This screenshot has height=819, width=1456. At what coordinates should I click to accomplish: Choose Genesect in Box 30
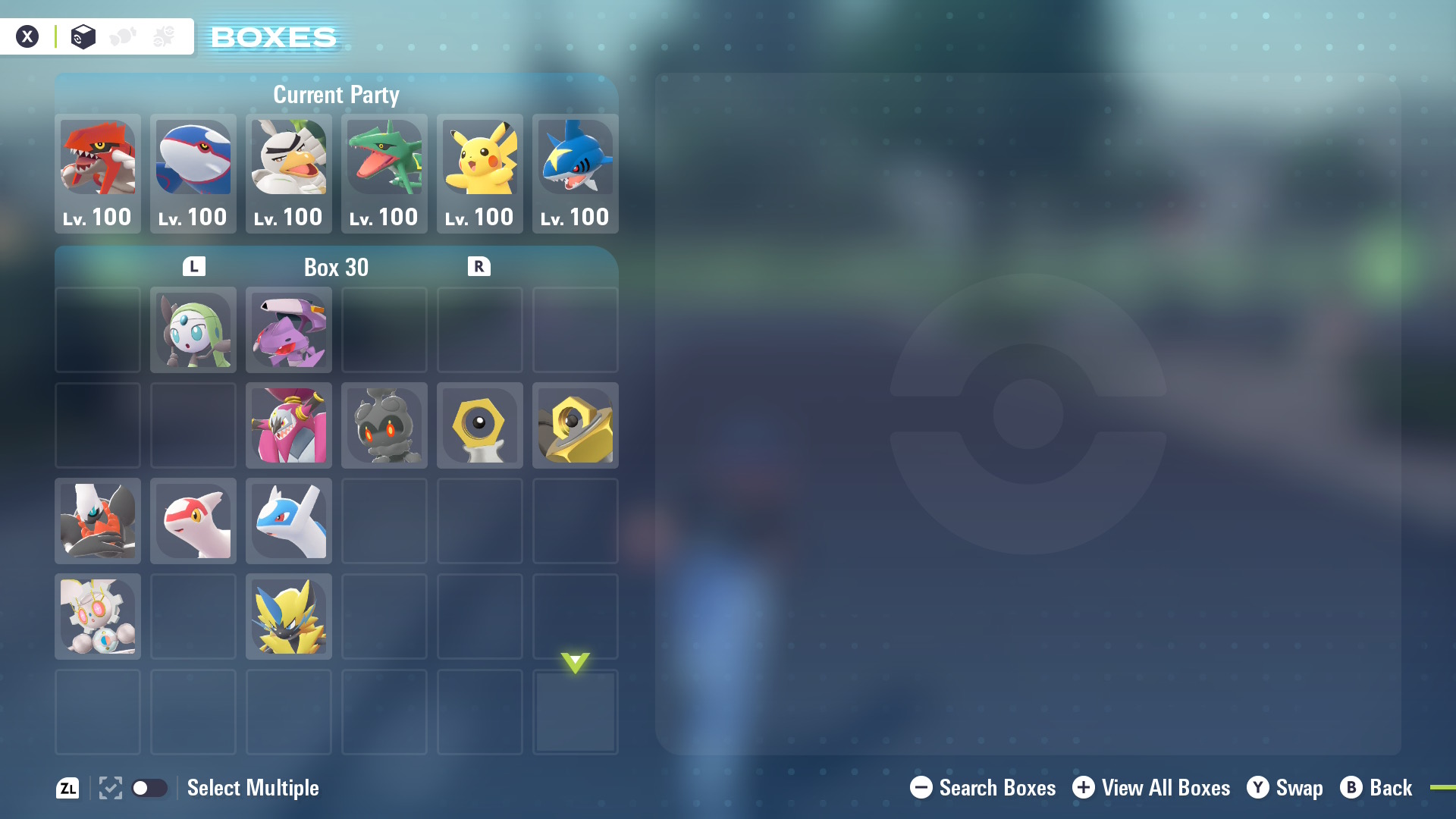pyautogui.click(x=289, y=330)
